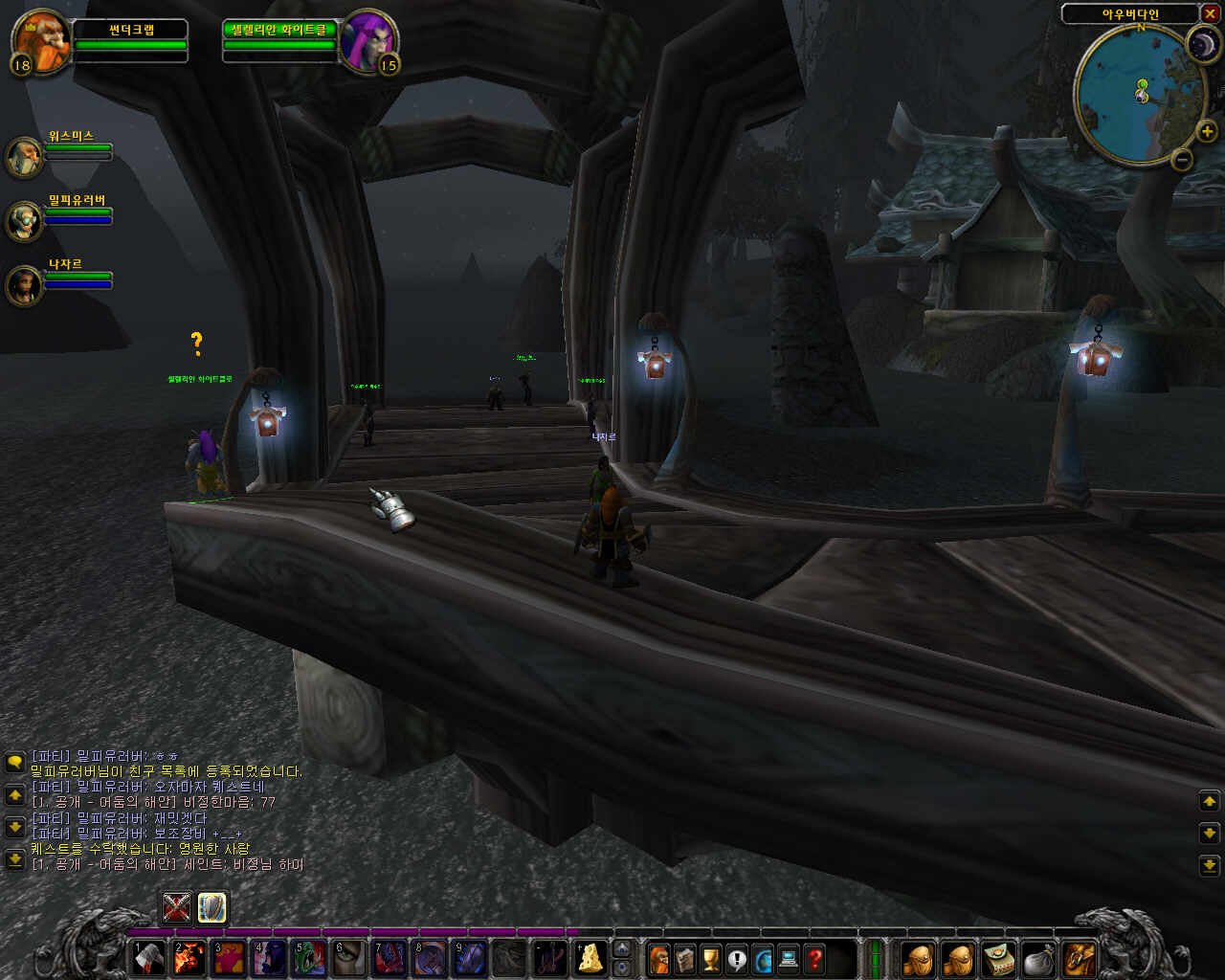Open the chat menu speech bubble button
The width and height of the screenshot is (1225, 980).
coord(14,762)
